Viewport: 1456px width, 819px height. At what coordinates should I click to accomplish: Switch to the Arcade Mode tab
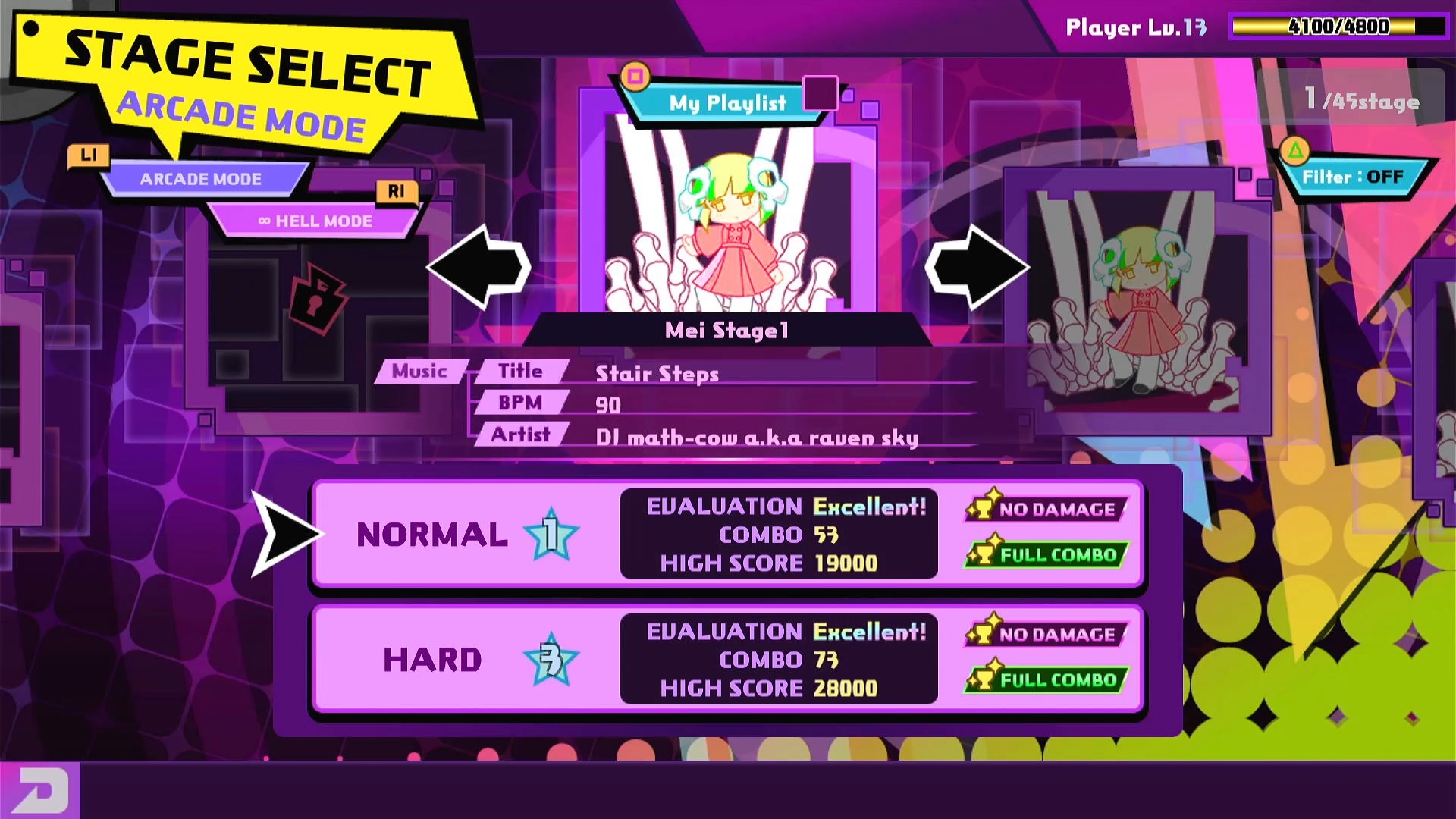point(201,180)
